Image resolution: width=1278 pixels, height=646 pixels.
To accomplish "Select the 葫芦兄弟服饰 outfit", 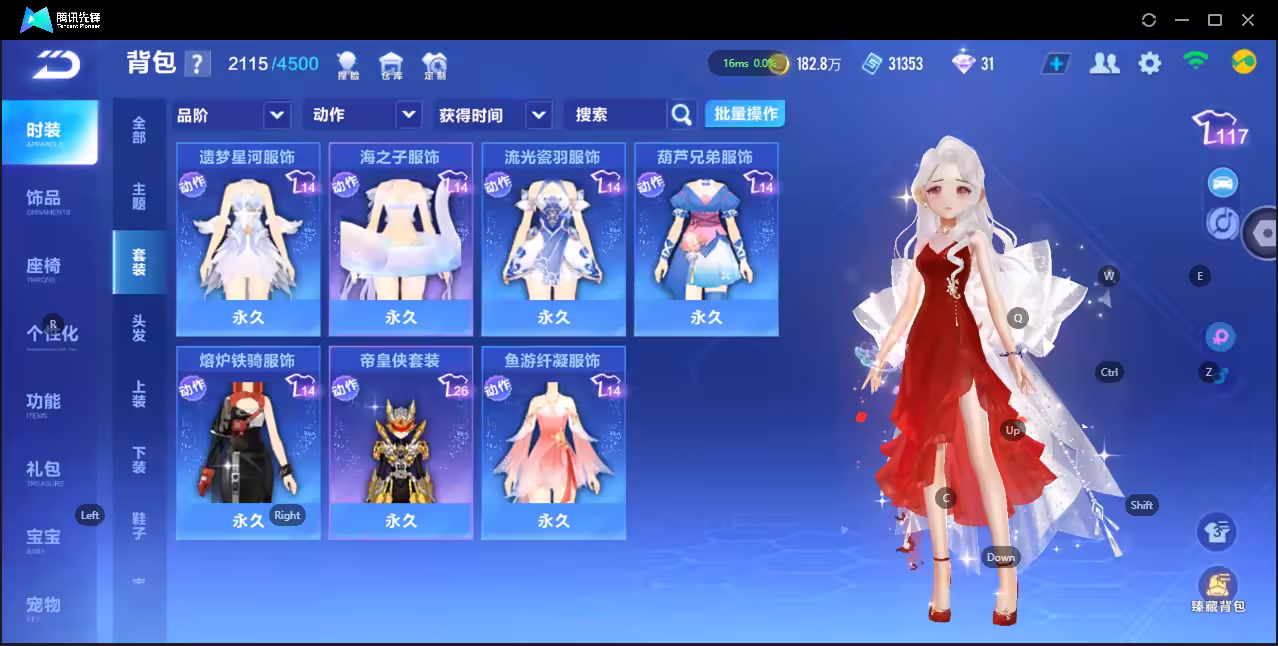I will 706,239.
